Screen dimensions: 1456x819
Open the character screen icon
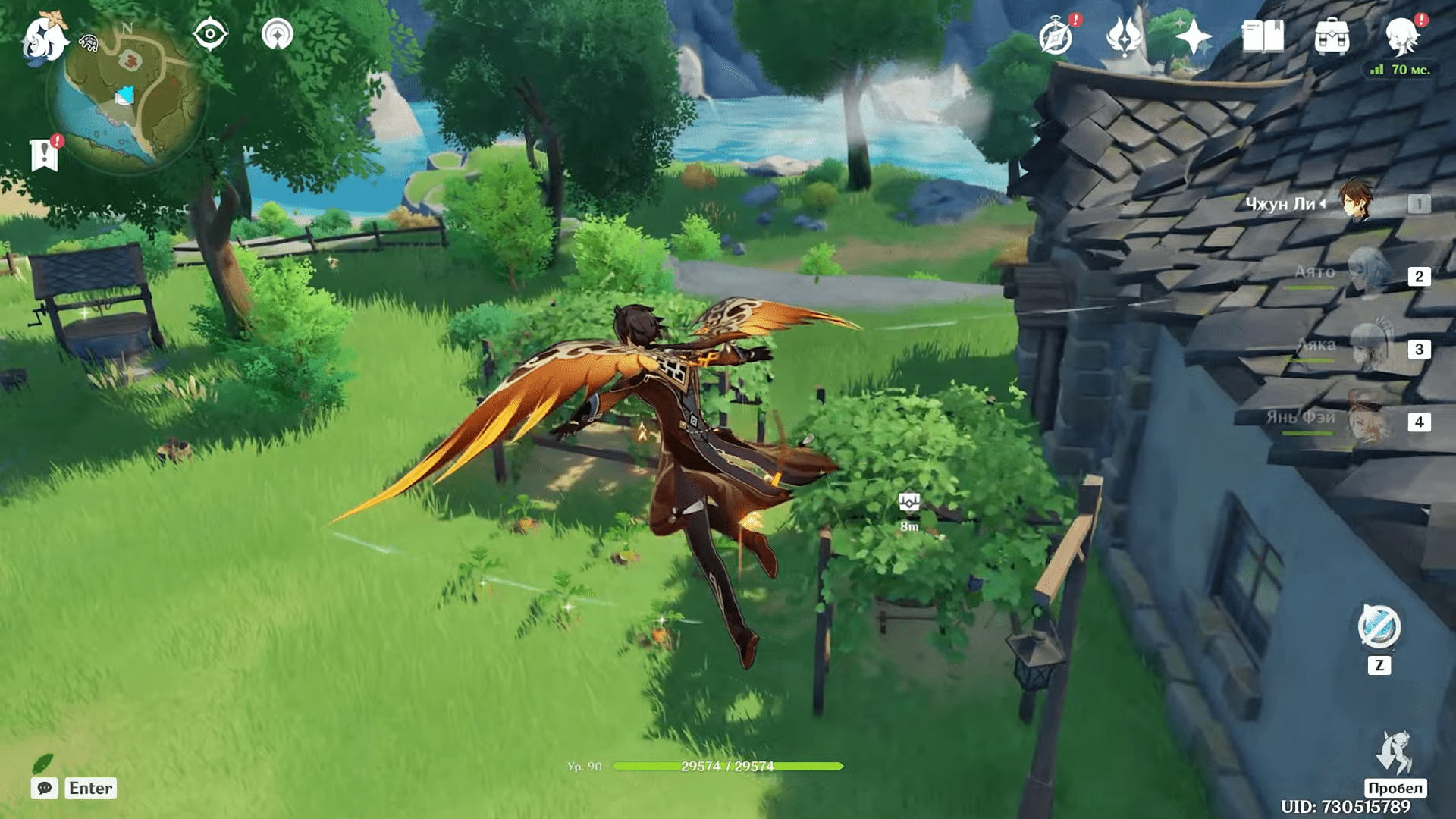[1401, 36]
